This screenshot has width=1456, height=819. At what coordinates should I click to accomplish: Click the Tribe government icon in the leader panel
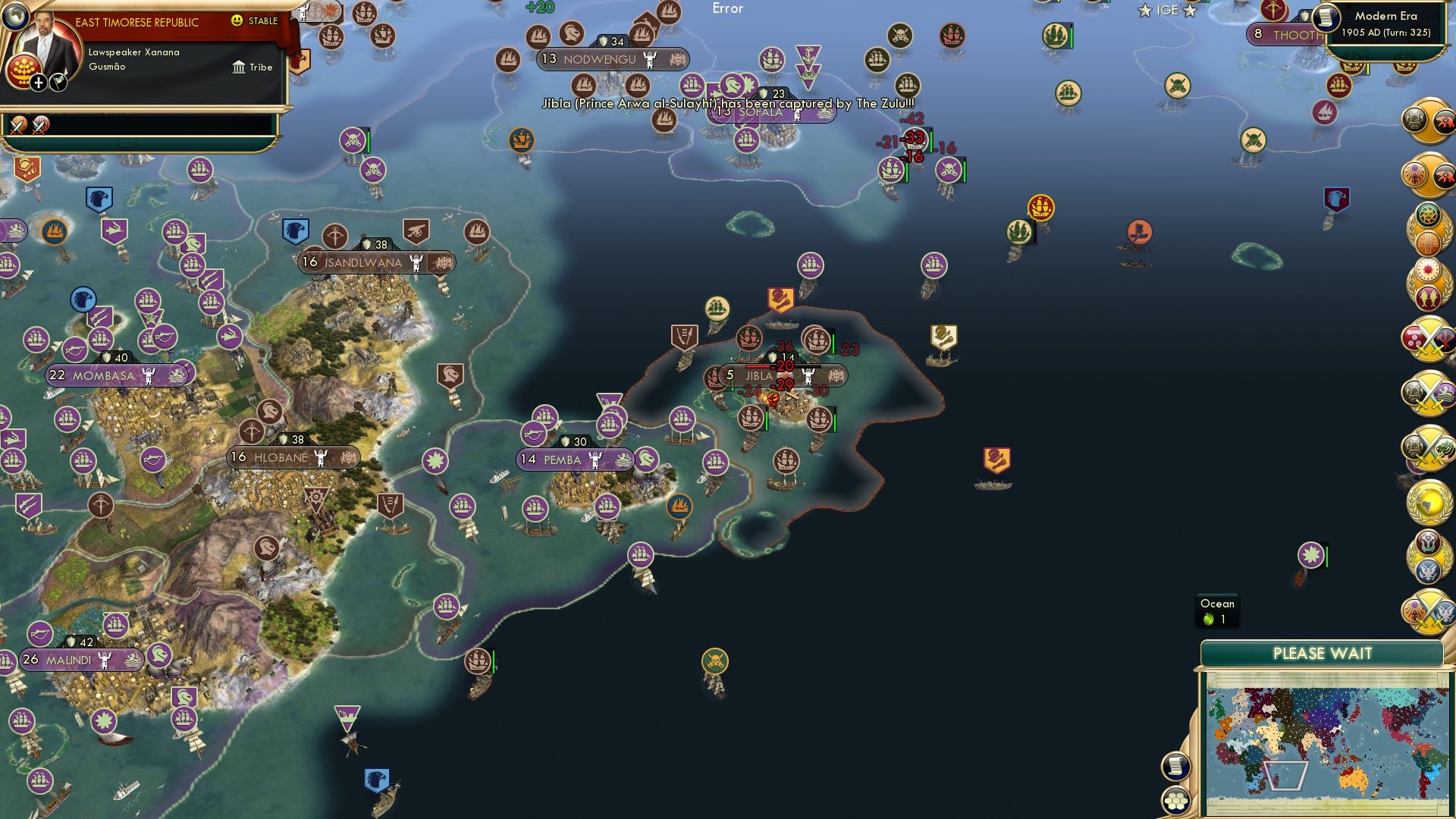click(x=240, y=67)
